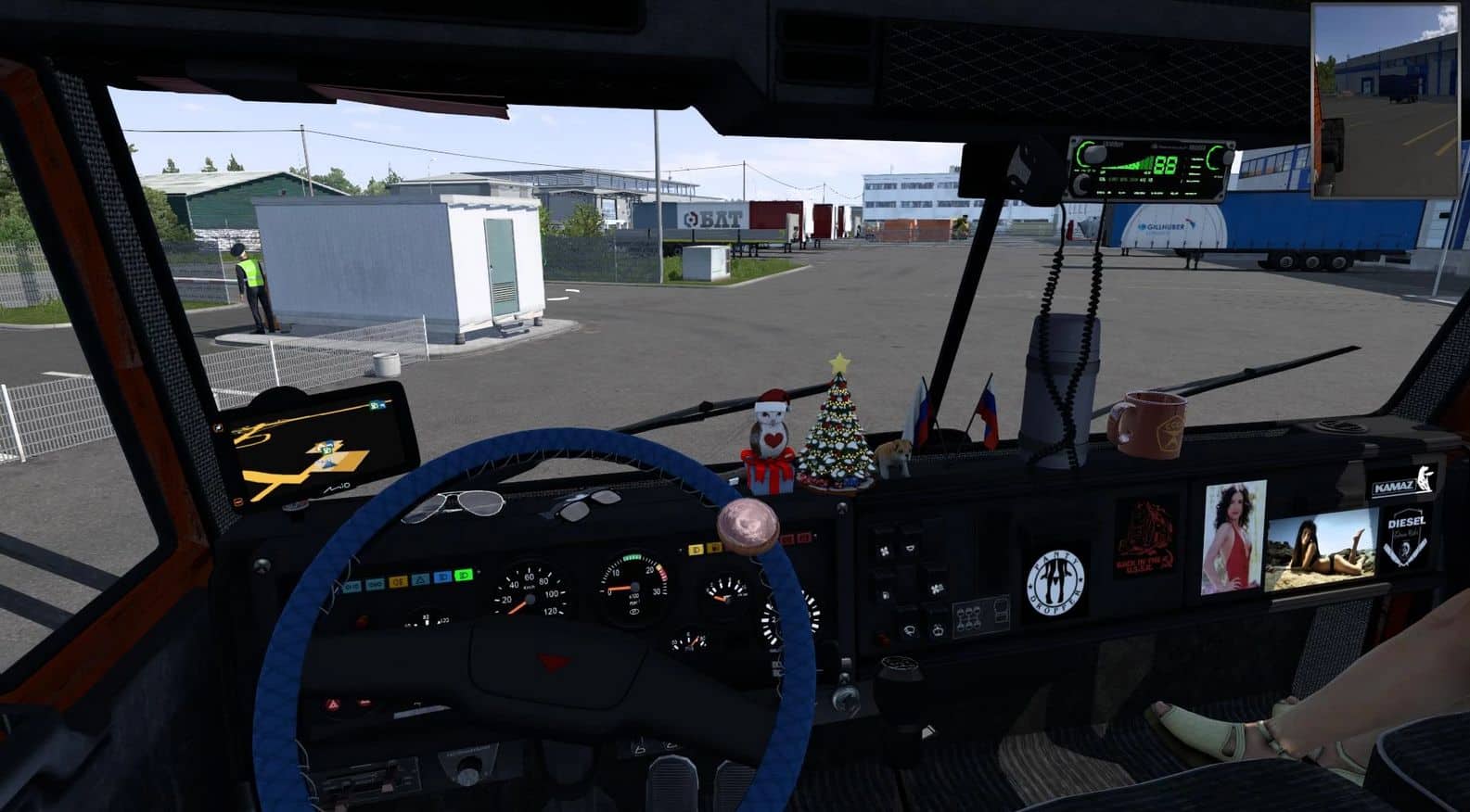Turn the right channel selector knob on the radio
Screen dimensions: 1470x812
coord(1225,156)
